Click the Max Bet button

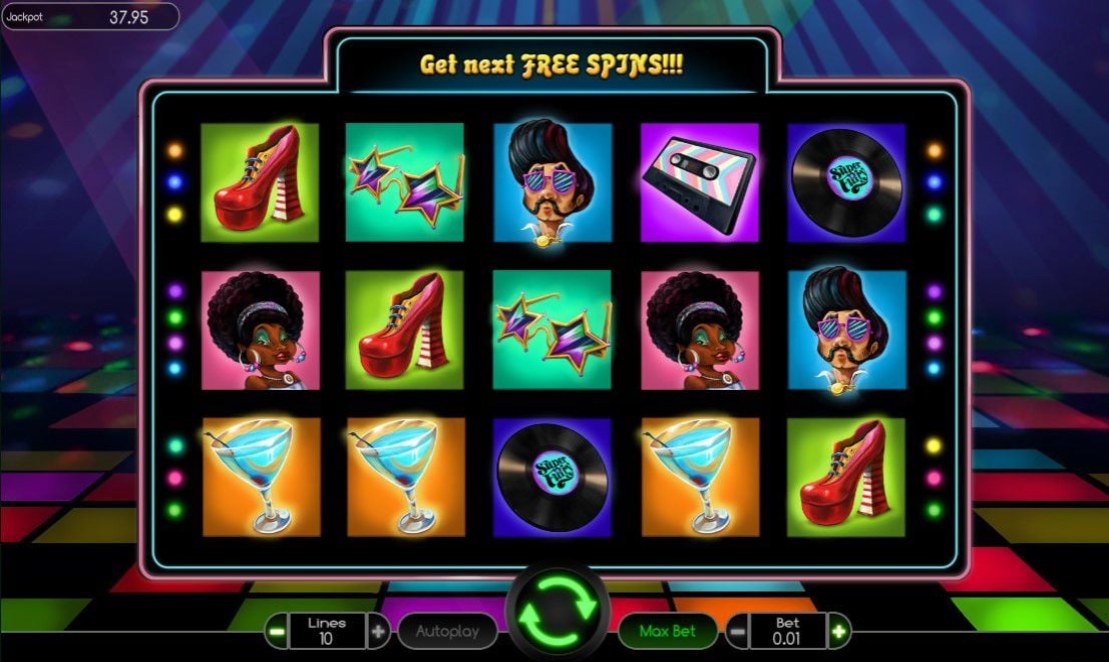667,631
